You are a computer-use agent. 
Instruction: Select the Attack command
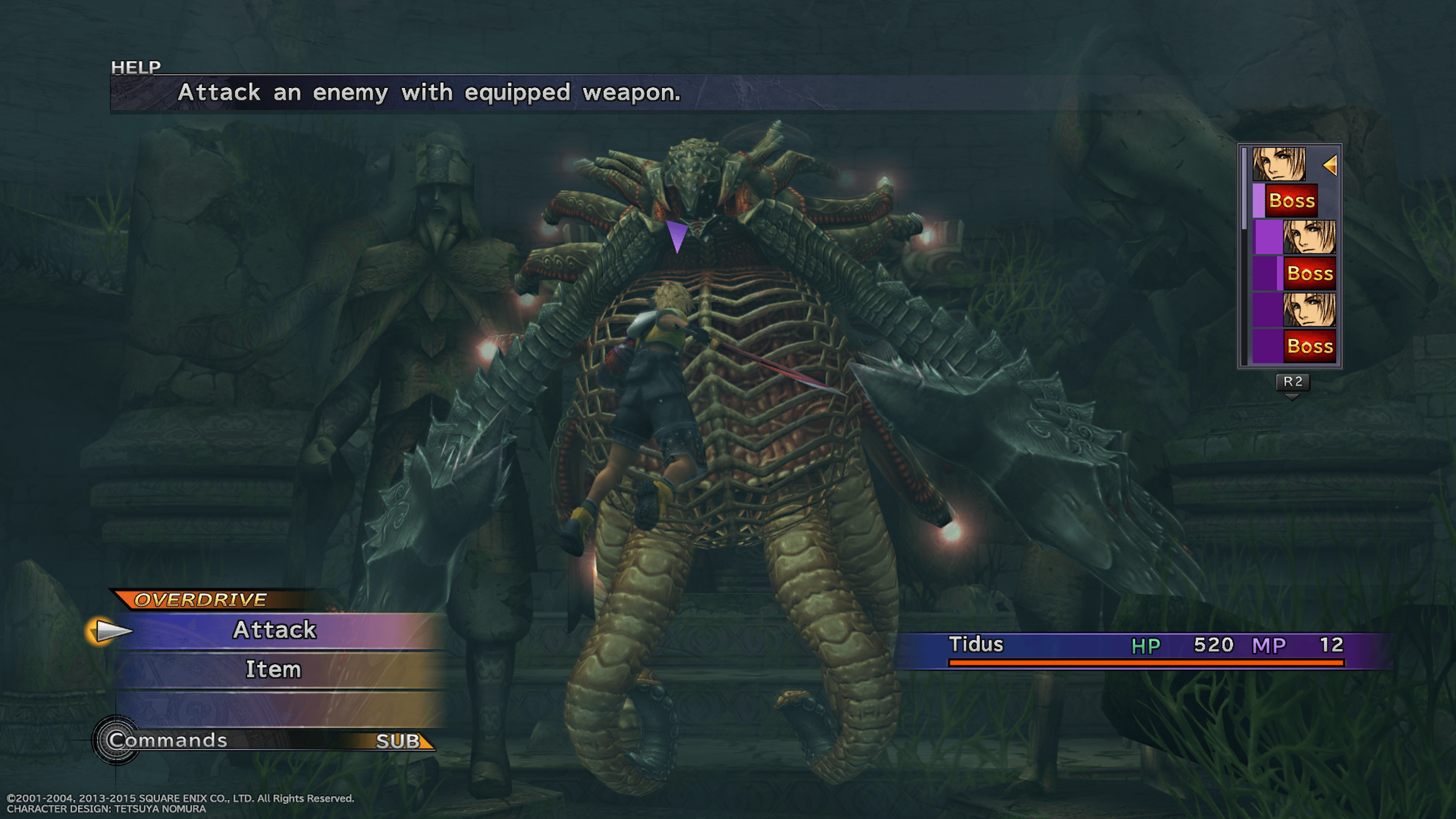point(274,629)
